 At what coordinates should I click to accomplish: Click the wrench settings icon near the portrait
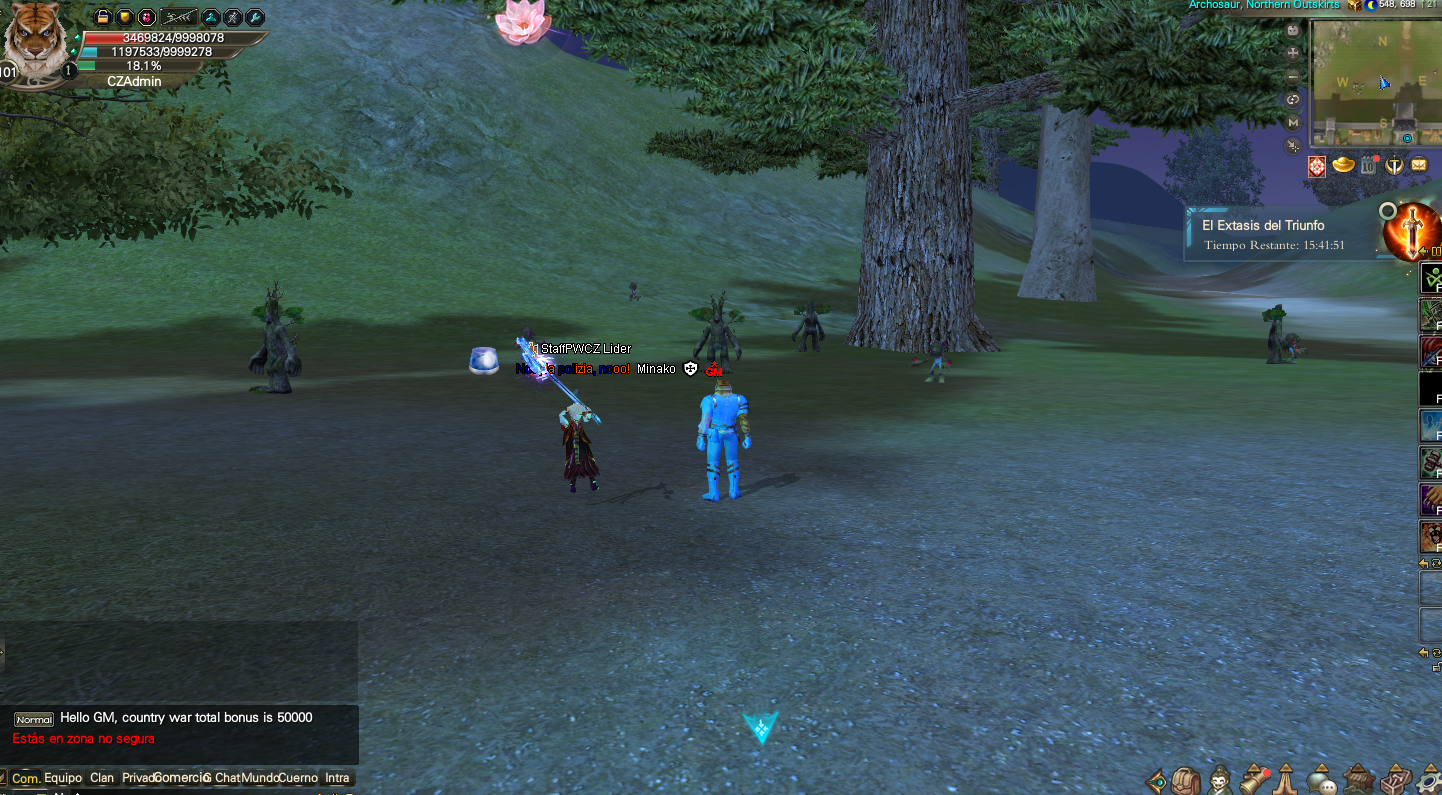255,17
